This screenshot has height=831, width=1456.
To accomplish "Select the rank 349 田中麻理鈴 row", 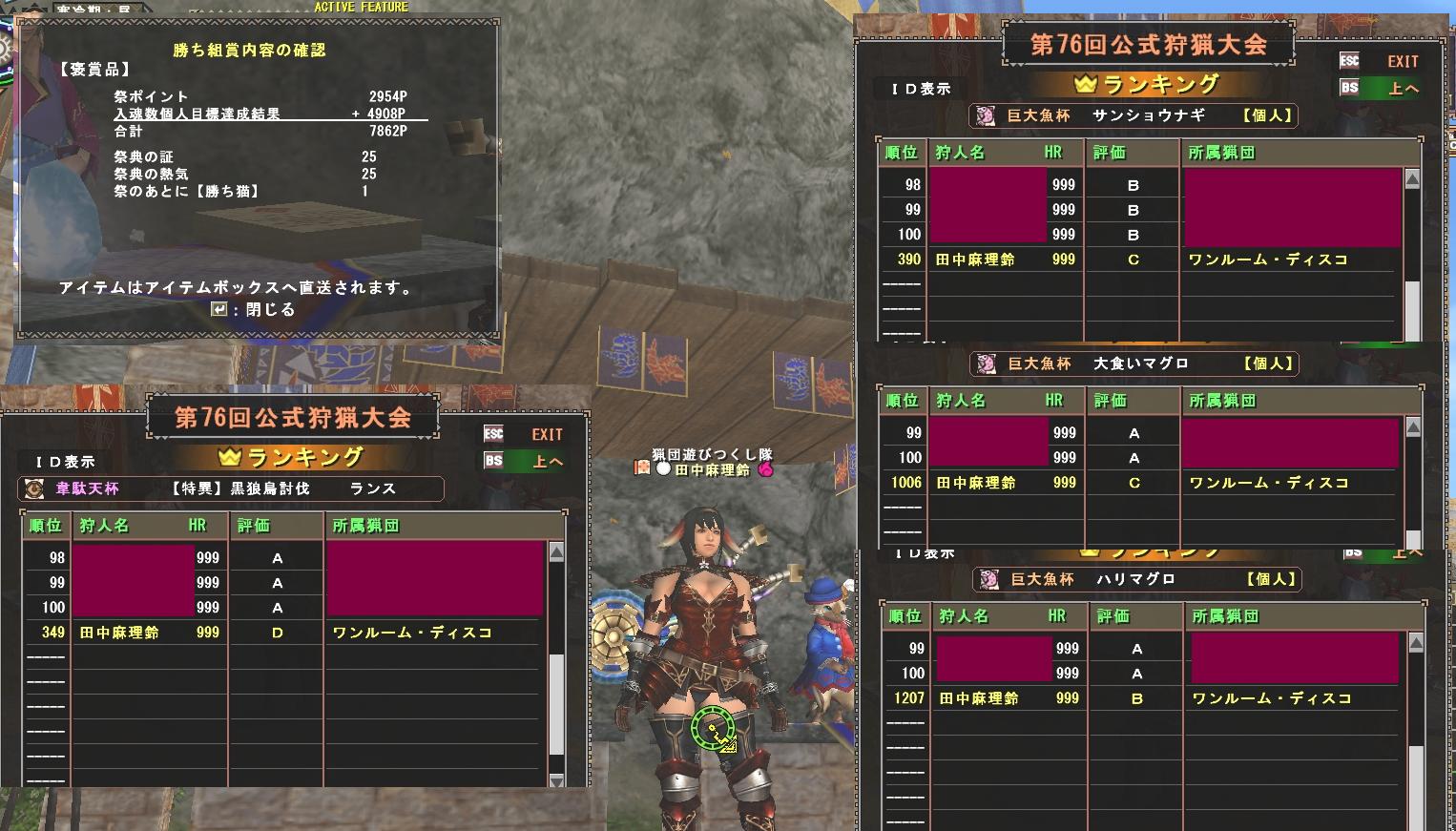I will click(284, 633).
